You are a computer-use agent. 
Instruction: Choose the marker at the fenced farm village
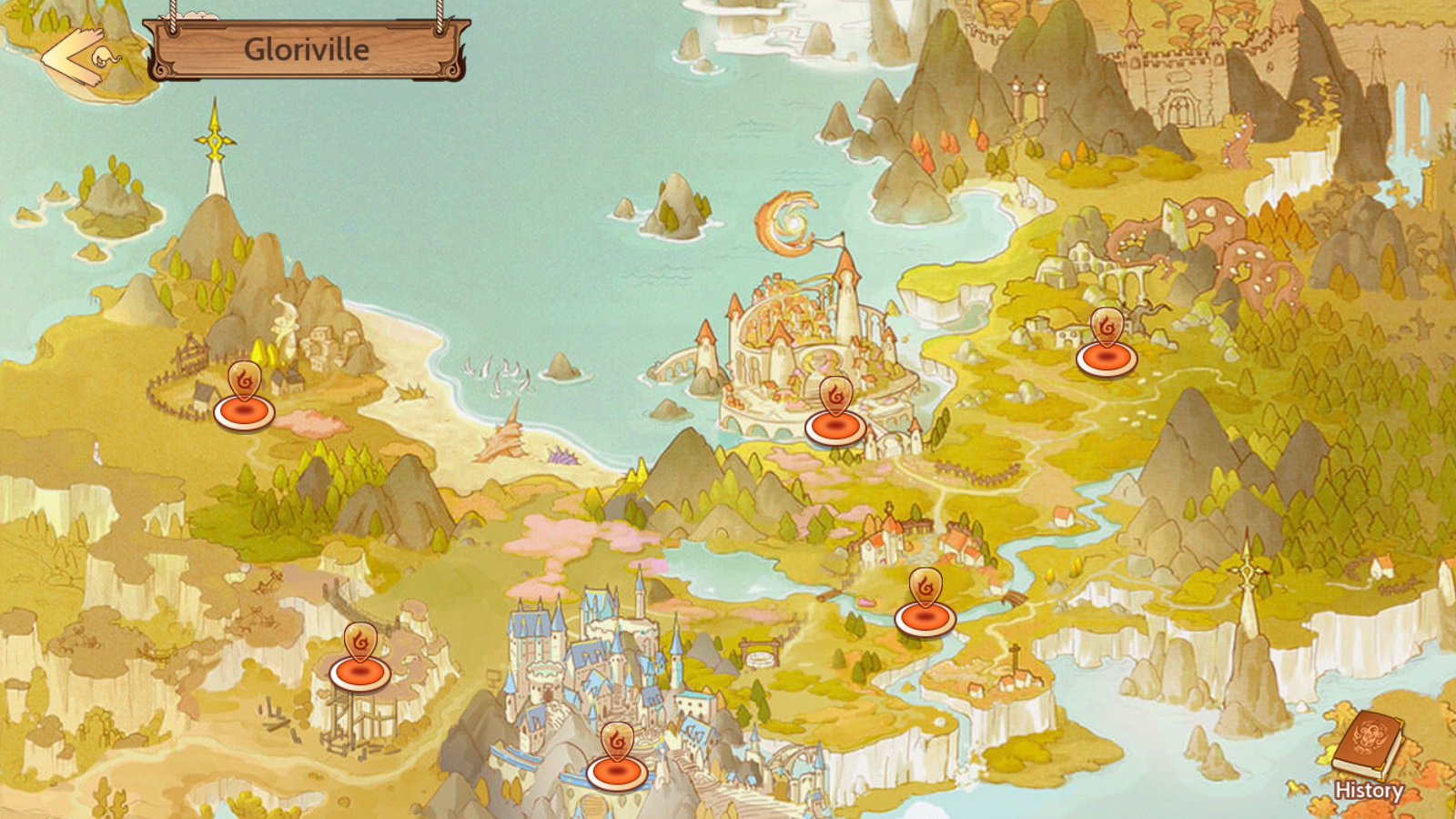[x=244, y=400]
